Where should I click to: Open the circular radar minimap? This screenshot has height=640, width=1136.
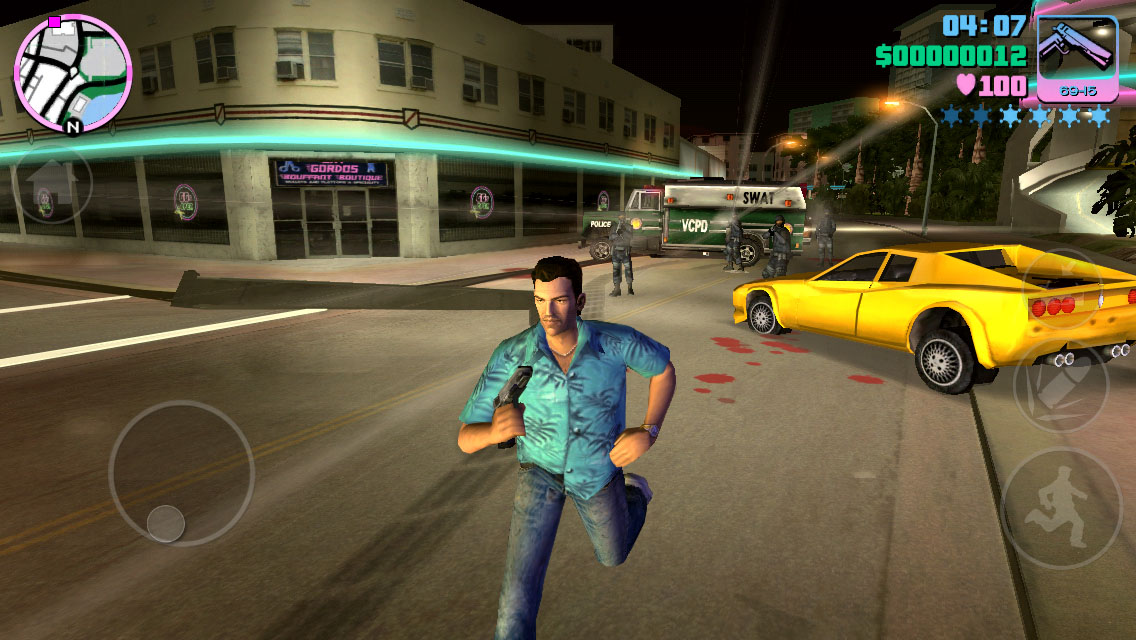pos(72,73)
